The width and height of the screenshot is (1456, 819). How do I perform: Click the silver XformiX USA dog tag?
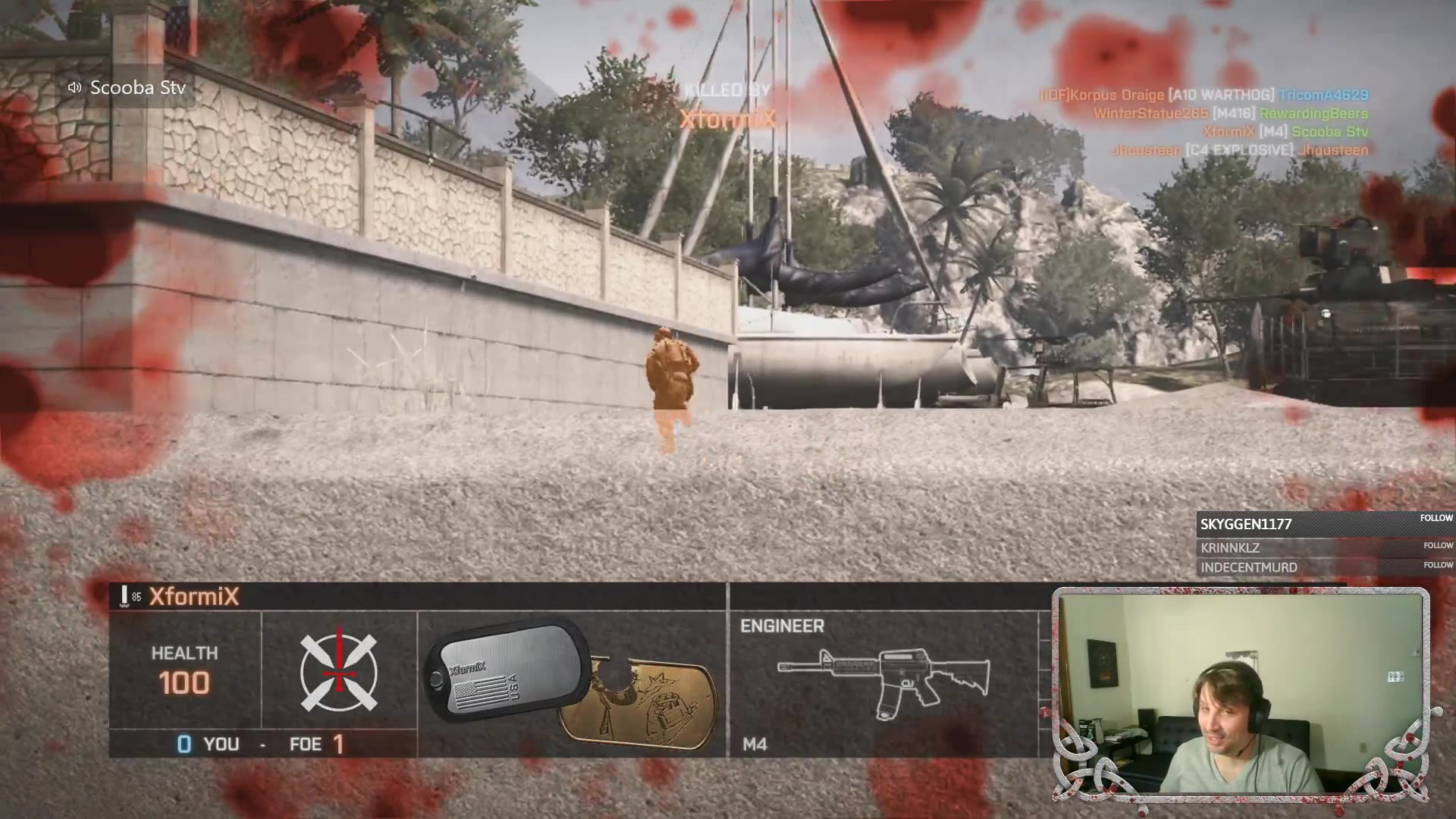[506, 670]
